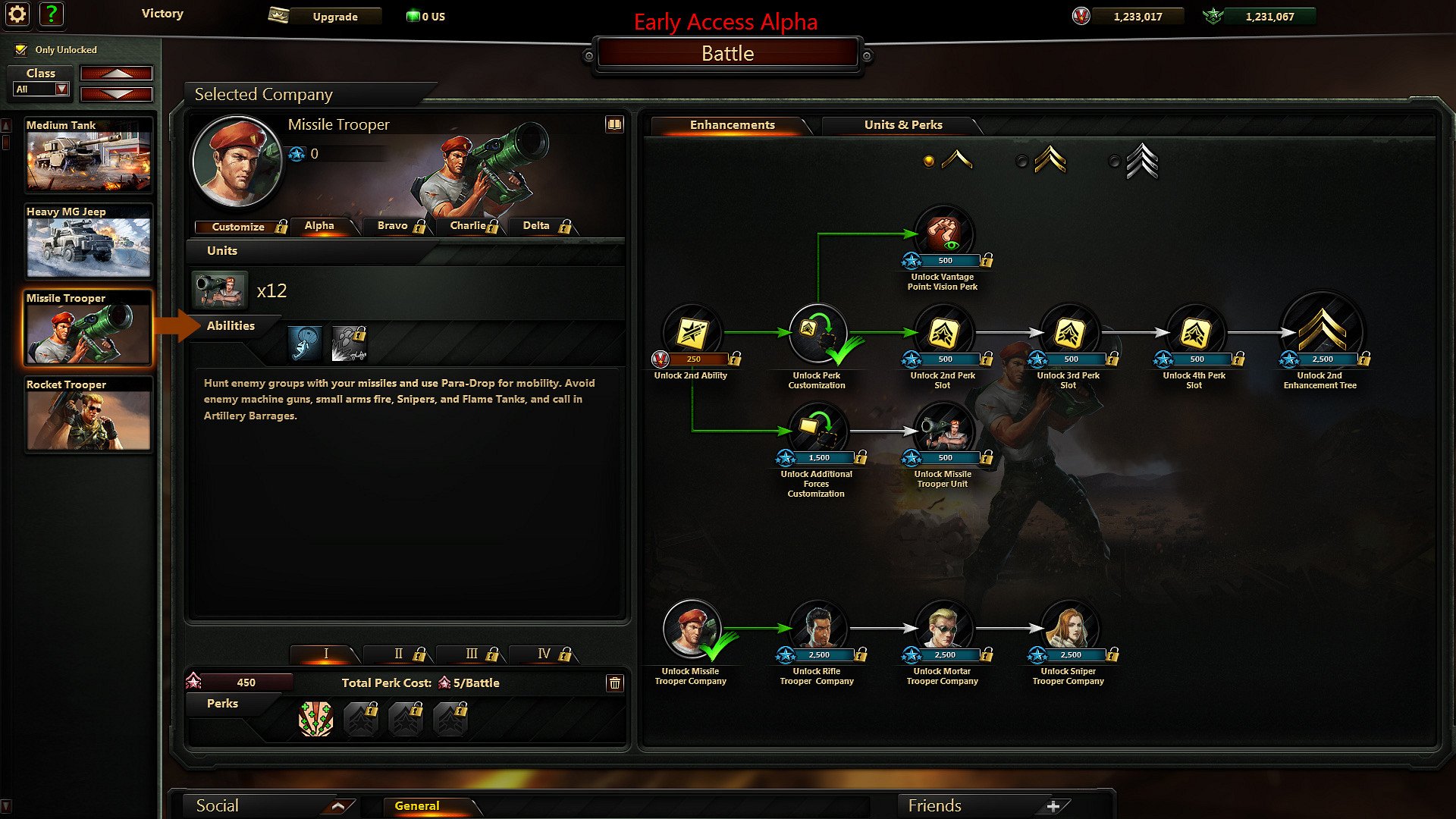Screen dimensions: 1456x819
Task: Open the Enhancements tab
Action: point(732,125)
